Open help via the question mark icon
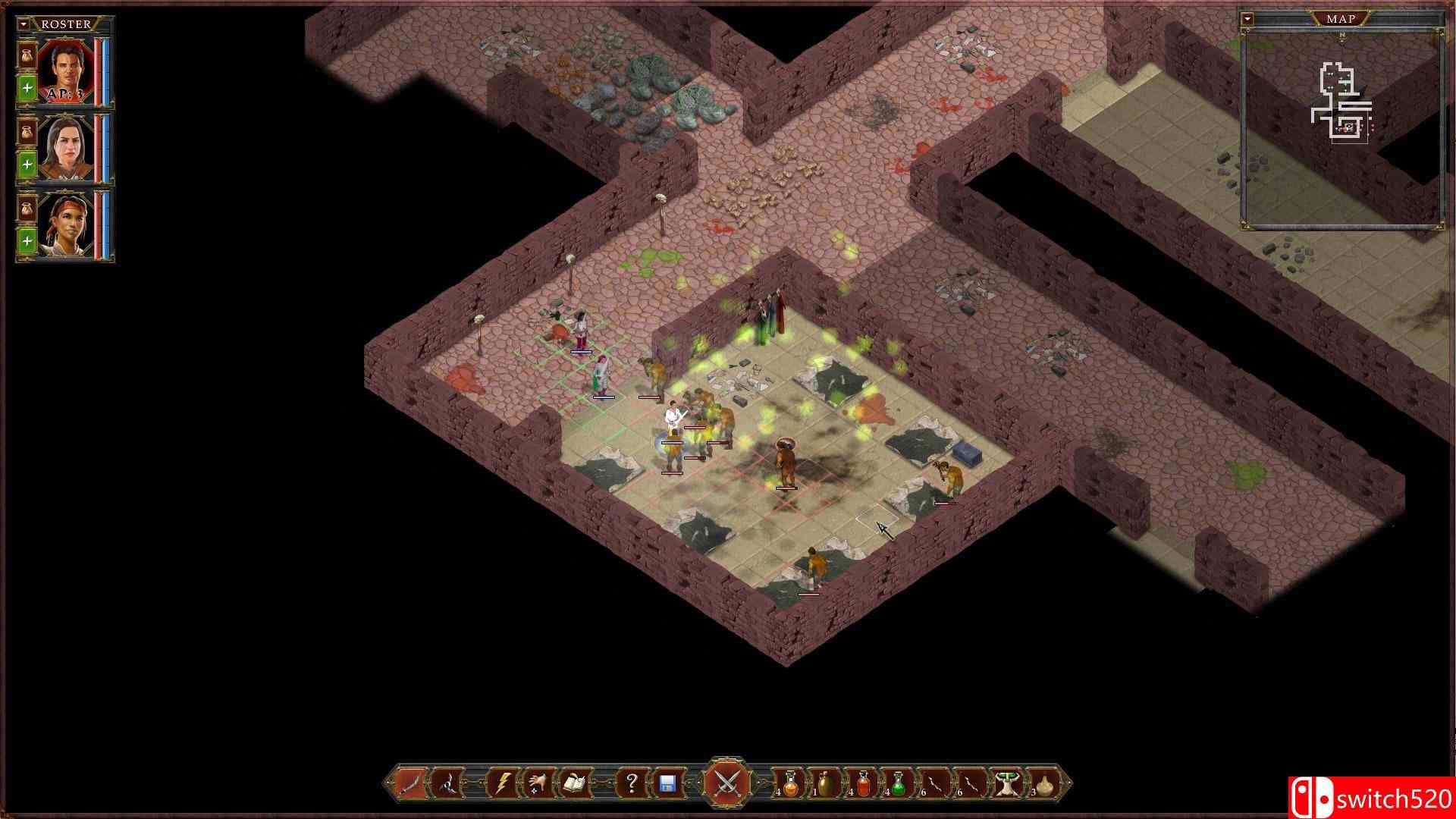 (632, 784)
